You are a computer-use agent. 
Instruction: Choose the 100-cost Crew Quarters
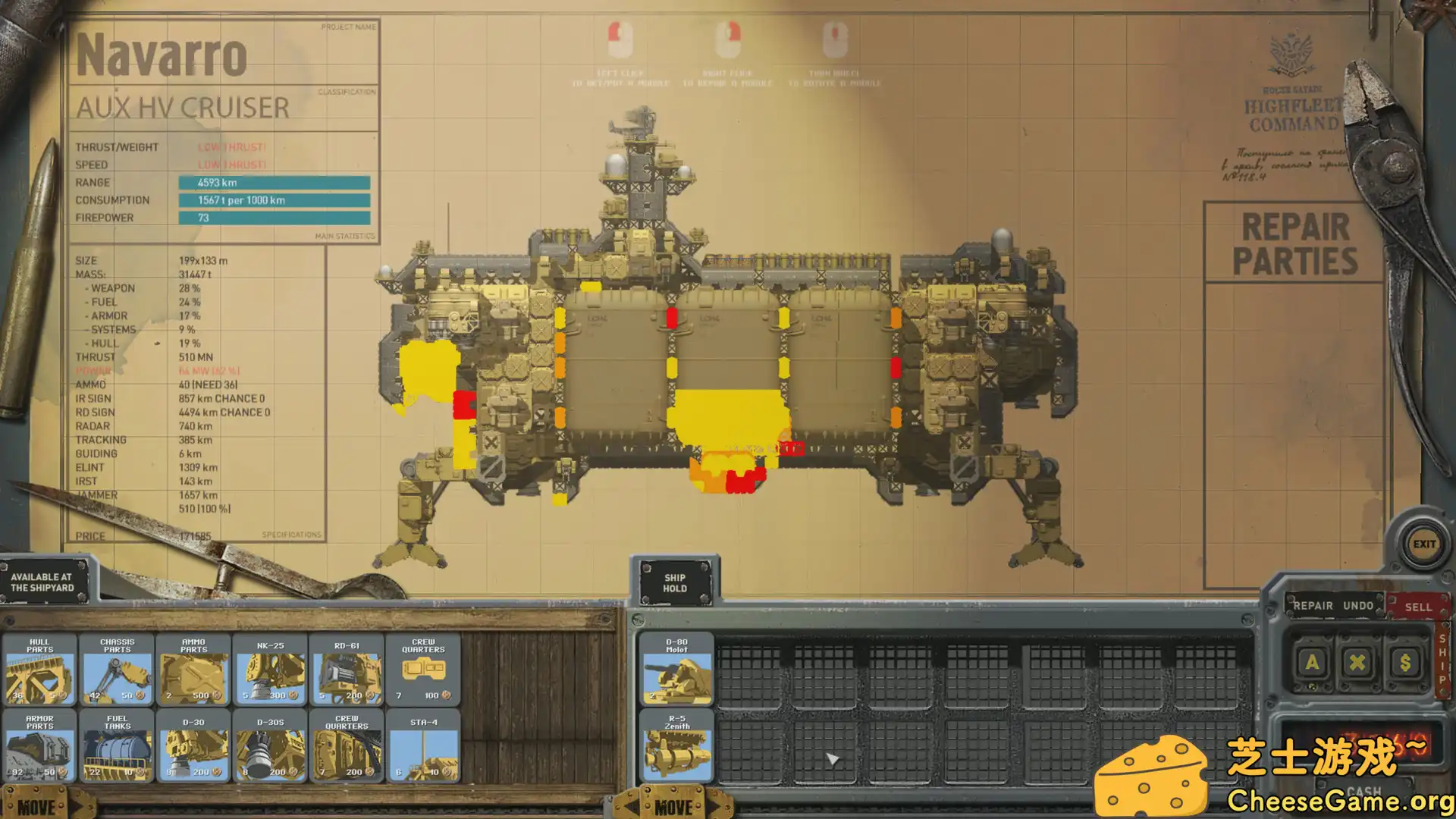423,670
